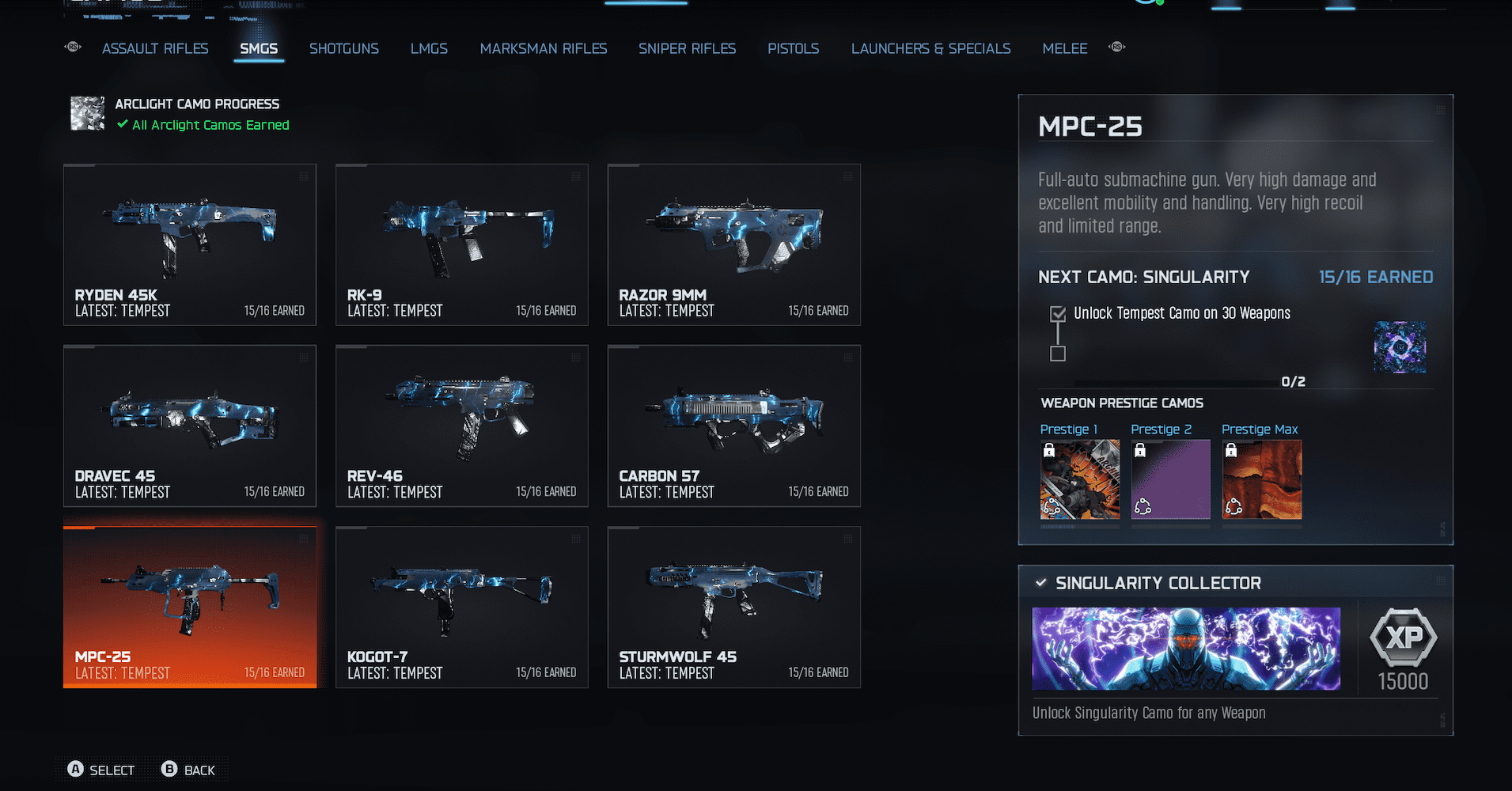Switch to the SNIPER RIFLES tab

[687, 48]
